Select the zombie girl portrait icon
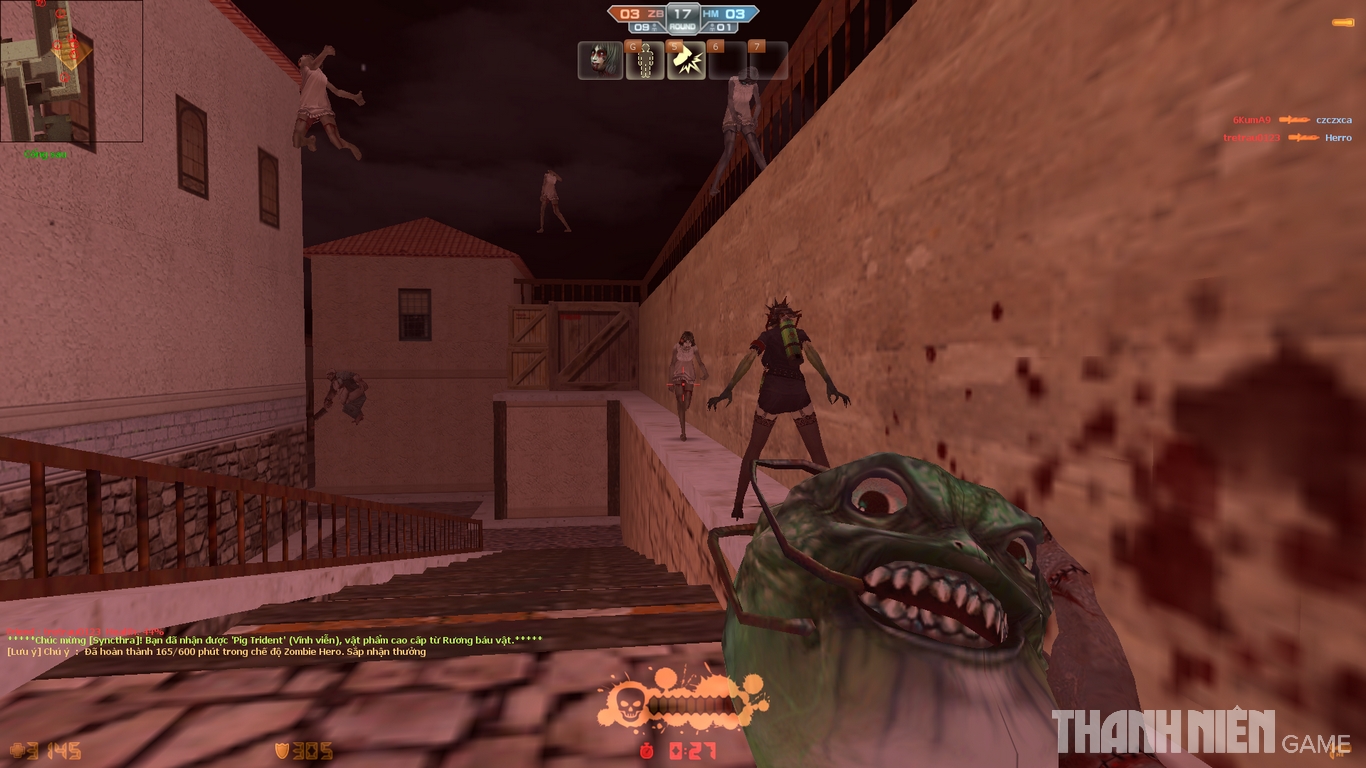 coord(600,61)
